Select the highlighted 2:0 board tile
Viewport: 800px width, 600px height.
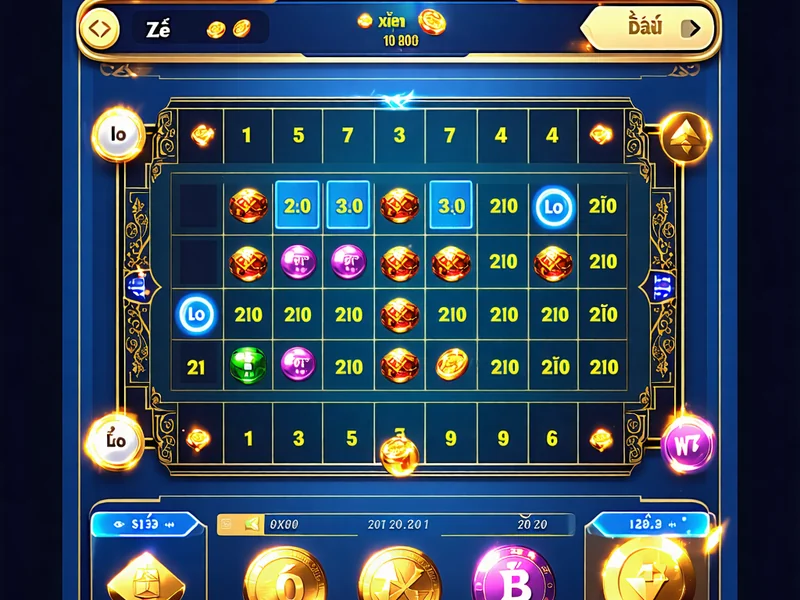[298, 207]
